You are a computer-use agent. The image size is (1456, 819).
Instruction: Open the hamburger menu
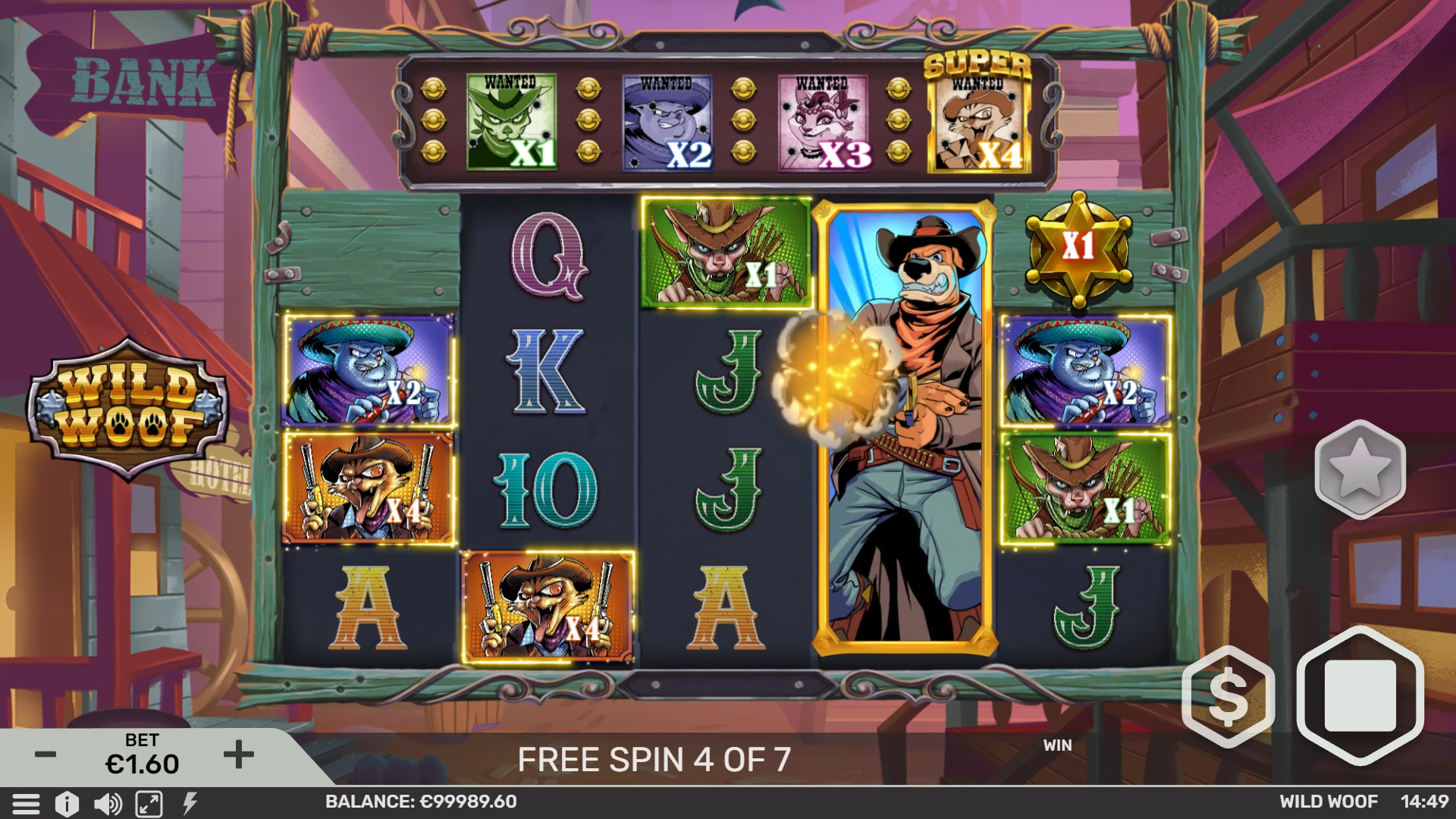coord(26,803)
